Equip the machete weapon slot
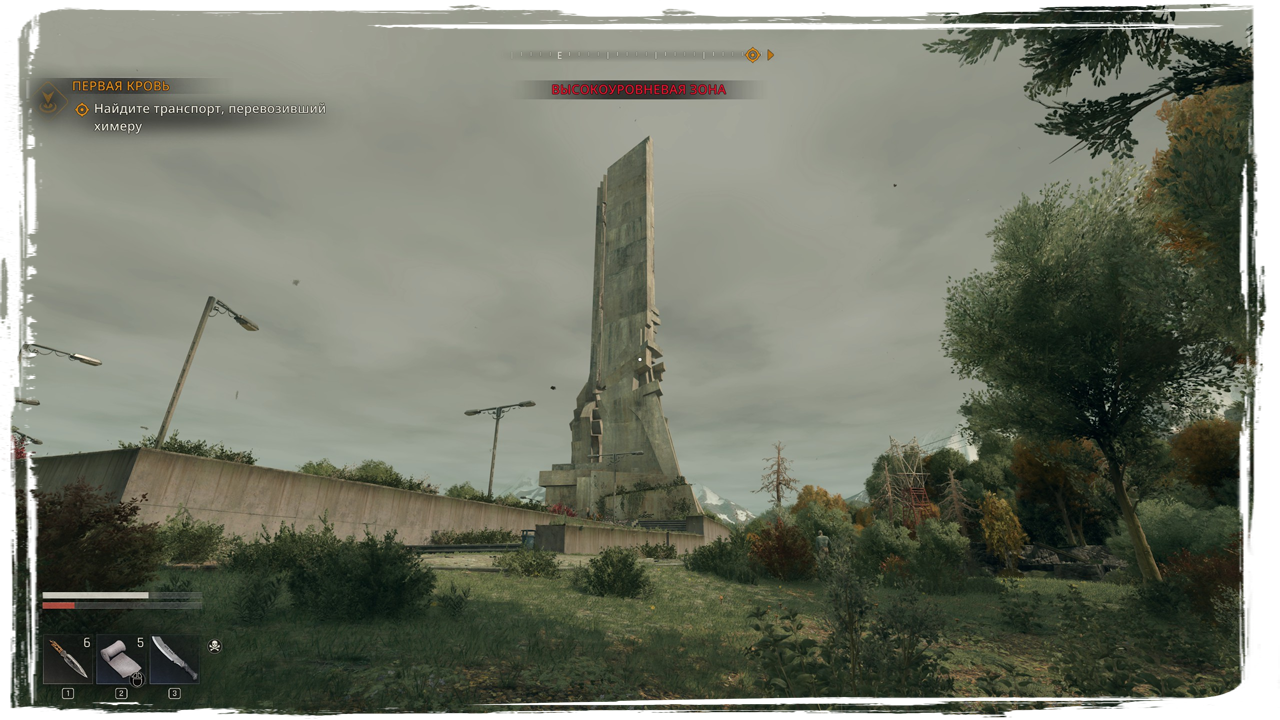The height and width of the screenshot is (720, 1280). coord(174,660)
